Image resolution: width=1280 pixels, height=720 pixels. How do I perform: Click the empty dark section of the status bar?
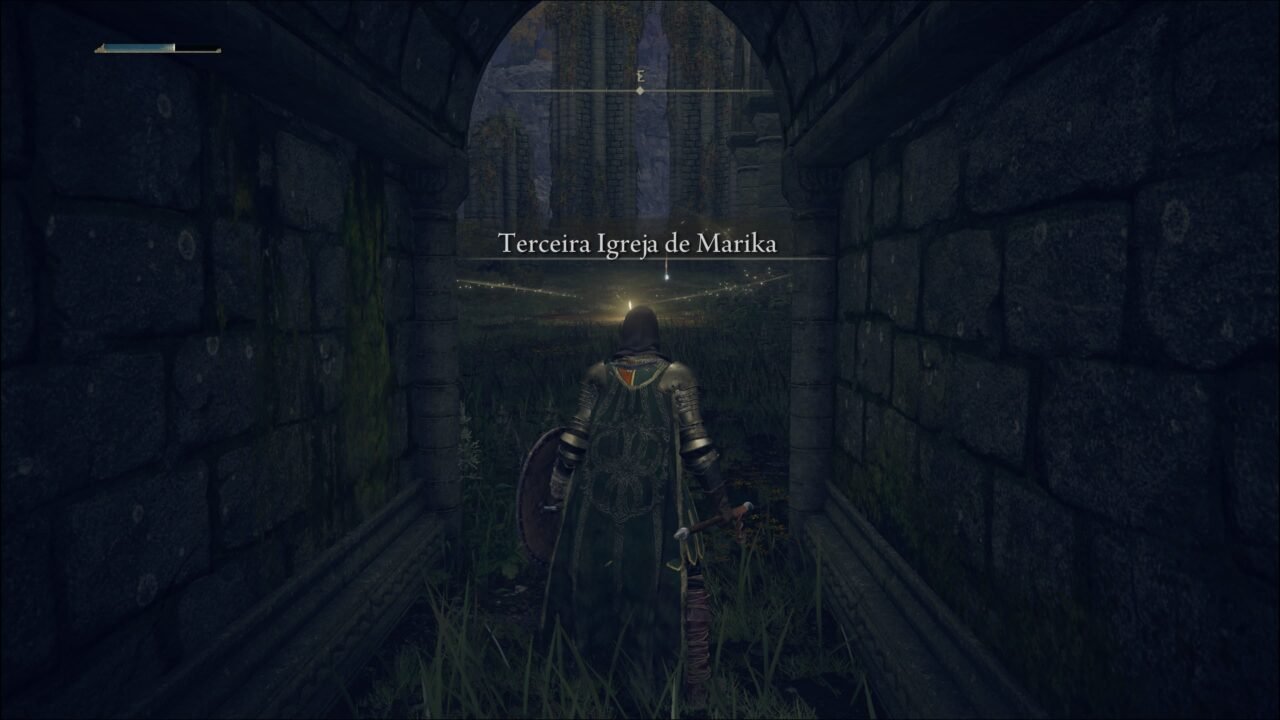click(x=195, y=46)
